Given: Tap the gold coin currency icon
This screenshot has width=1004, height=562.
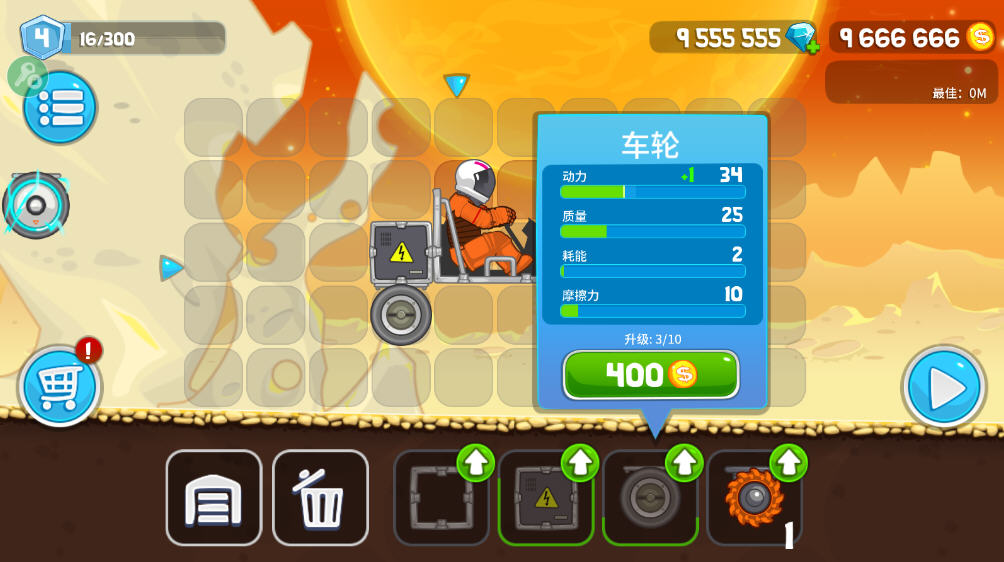Looking at the screenshot, I should coord(980,37).
